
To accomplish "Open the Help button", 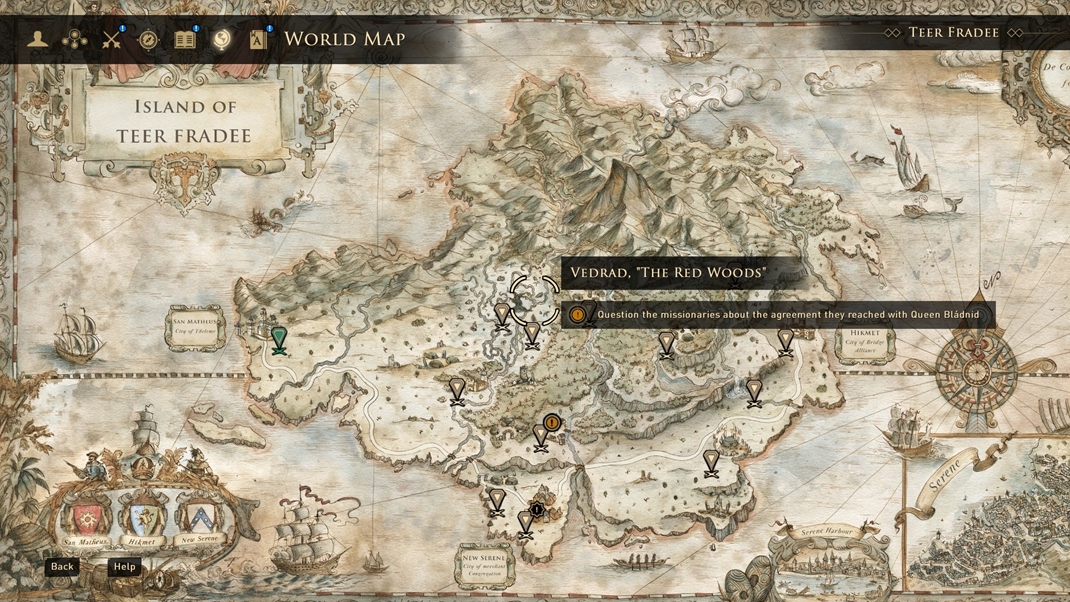I will [124, 567].
